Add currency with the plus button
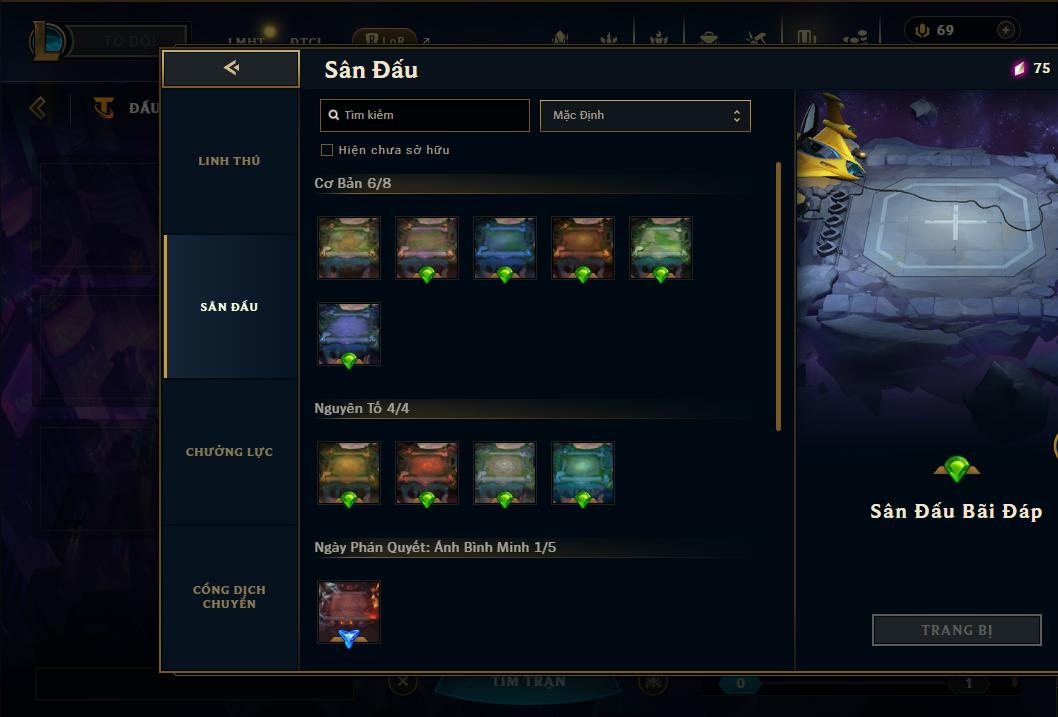This screenshot has width=1058, height=717. pos(1005,30)
